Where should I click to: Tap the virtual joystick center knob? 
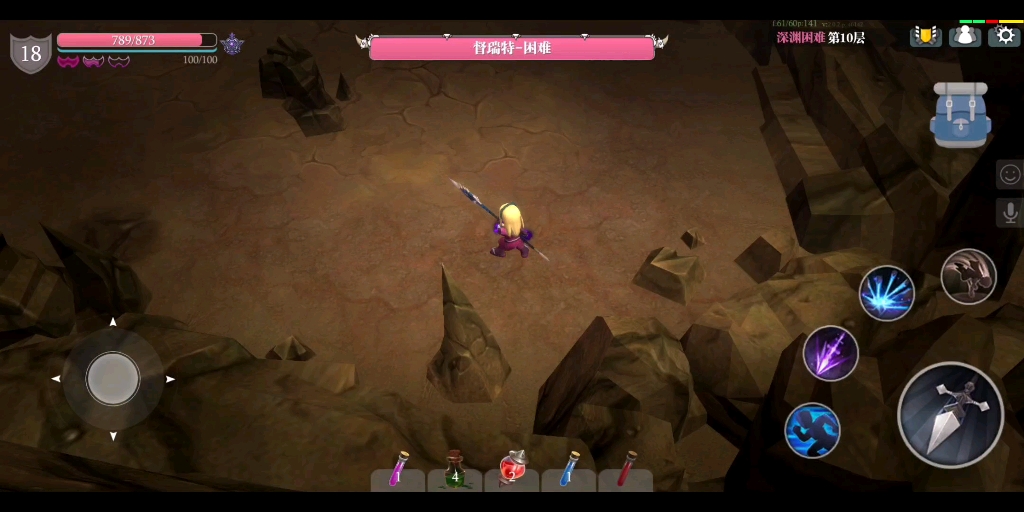coord(113,379)
